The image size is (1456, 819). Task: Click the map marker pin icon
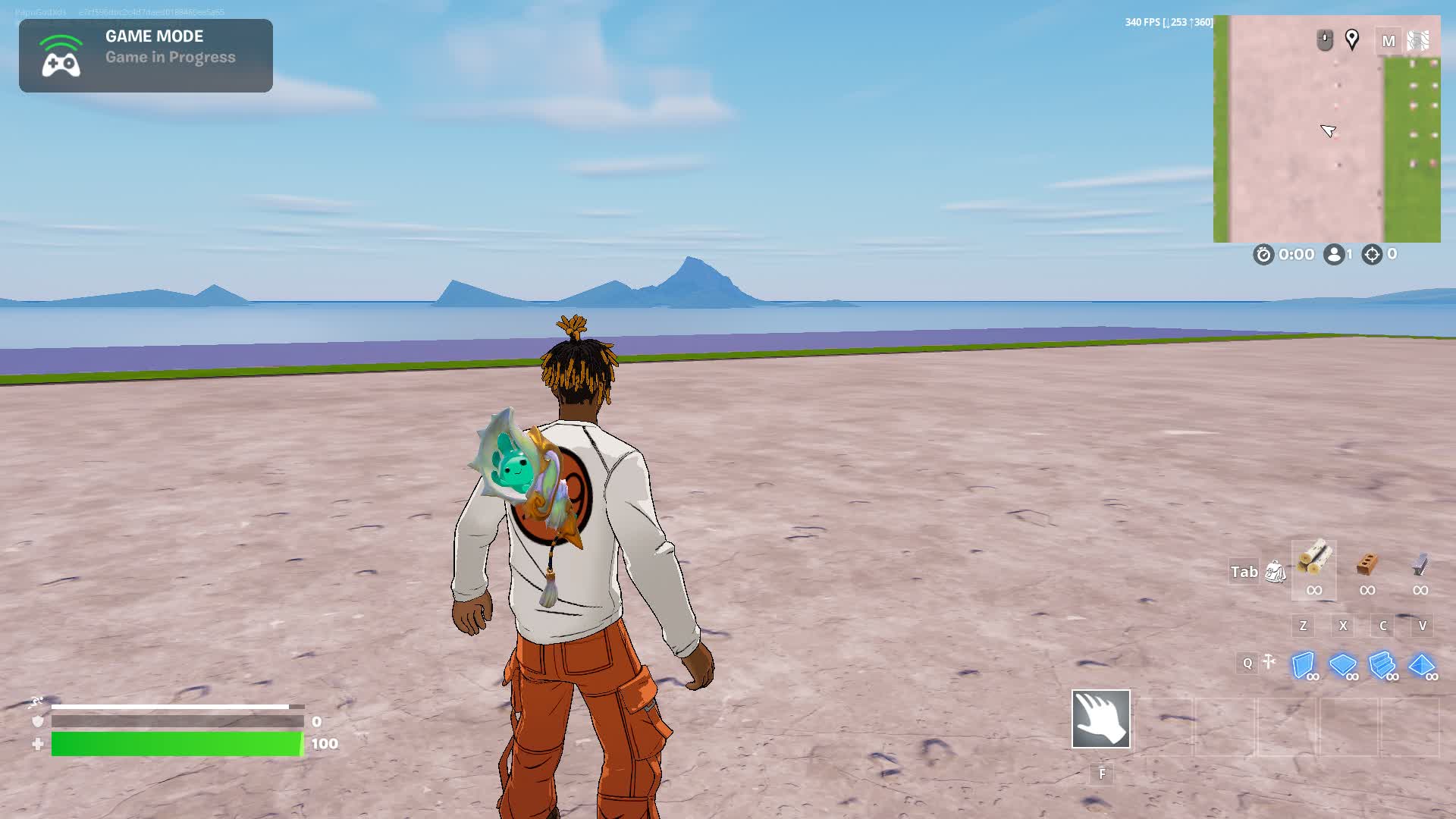pyautogui.click(x=1351, y=39)
